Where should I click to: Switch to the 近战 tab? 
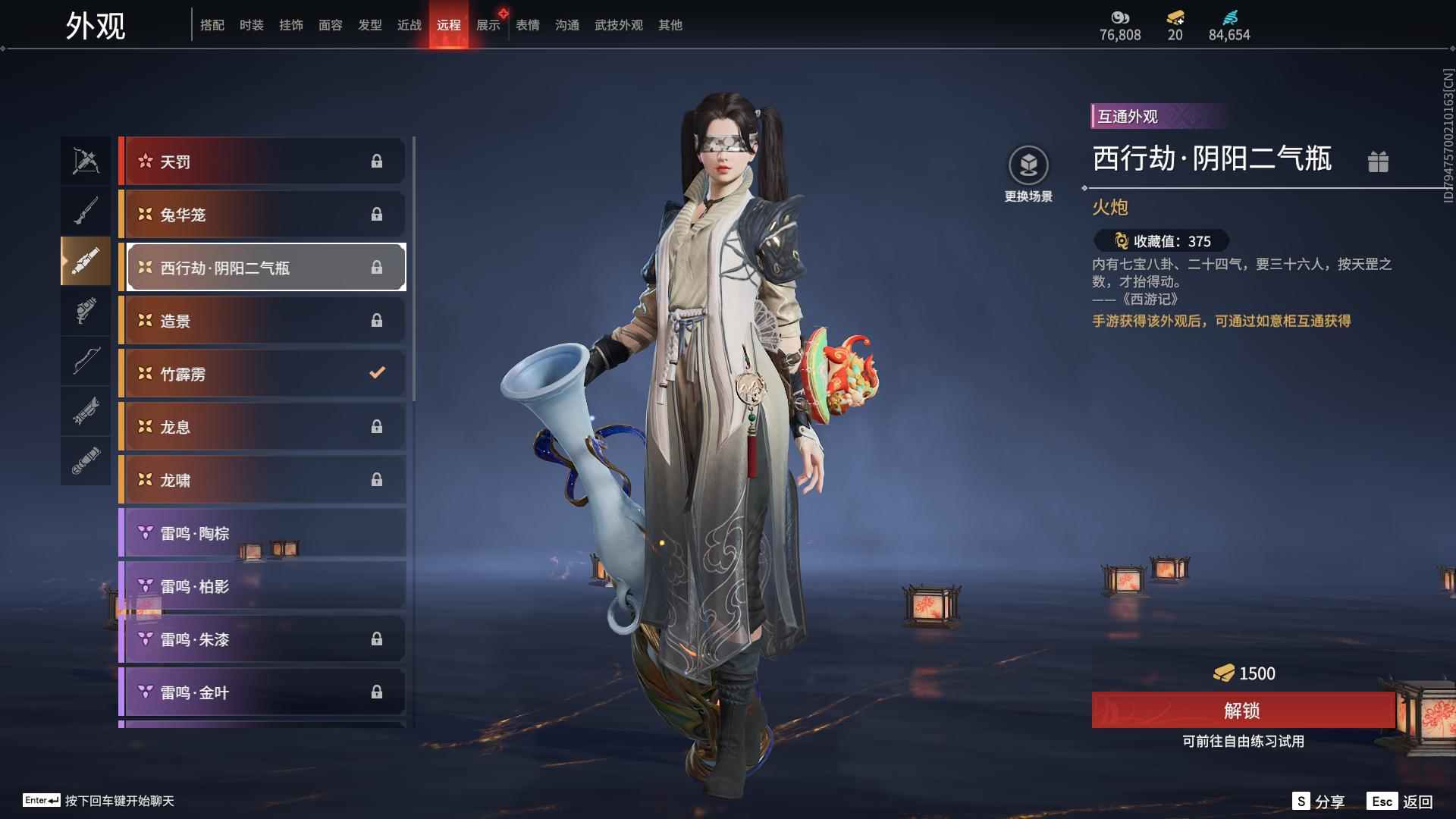409,24
